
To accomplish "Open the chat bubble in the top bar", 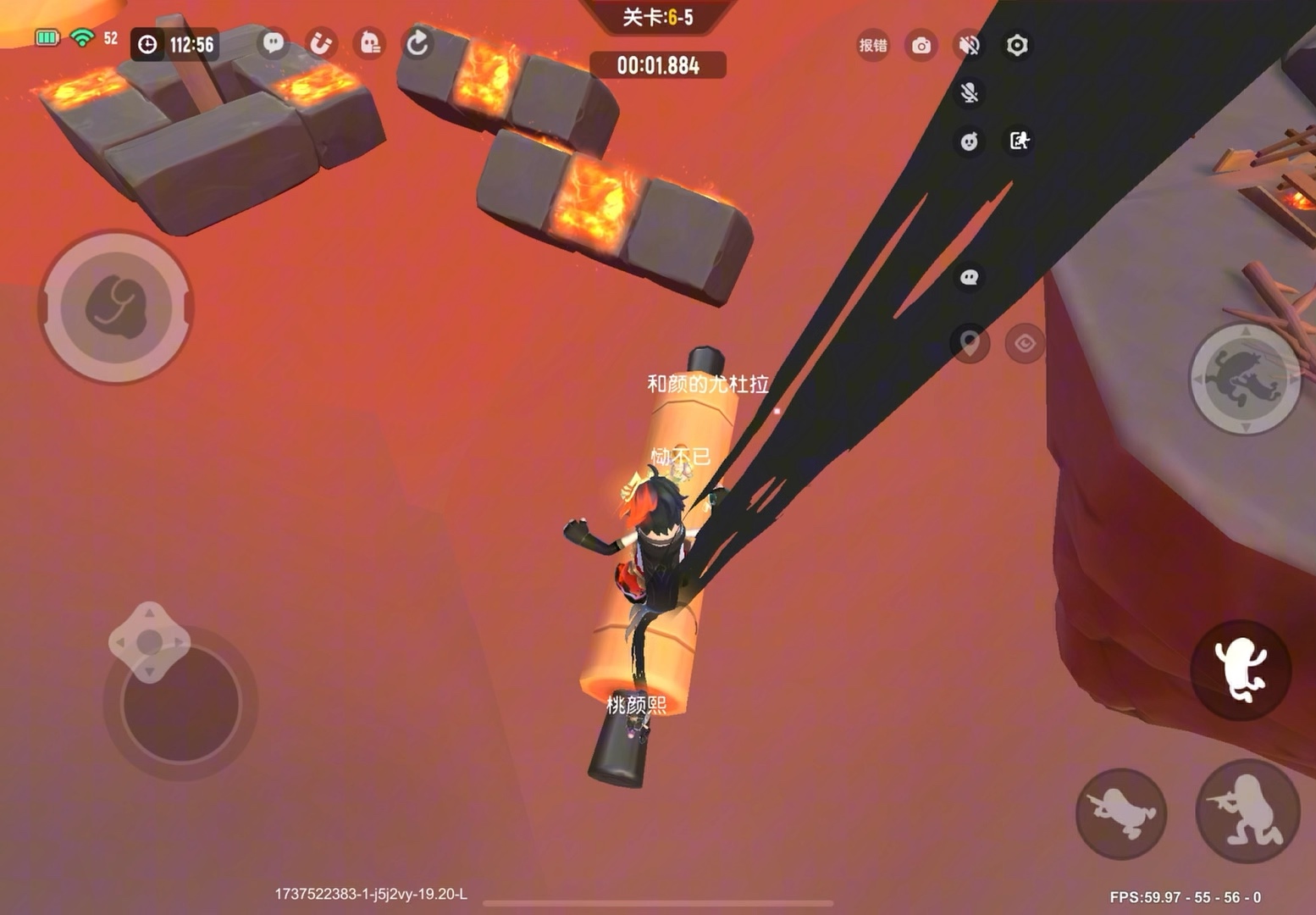I will pyautogui.click(x=274, y=43).
